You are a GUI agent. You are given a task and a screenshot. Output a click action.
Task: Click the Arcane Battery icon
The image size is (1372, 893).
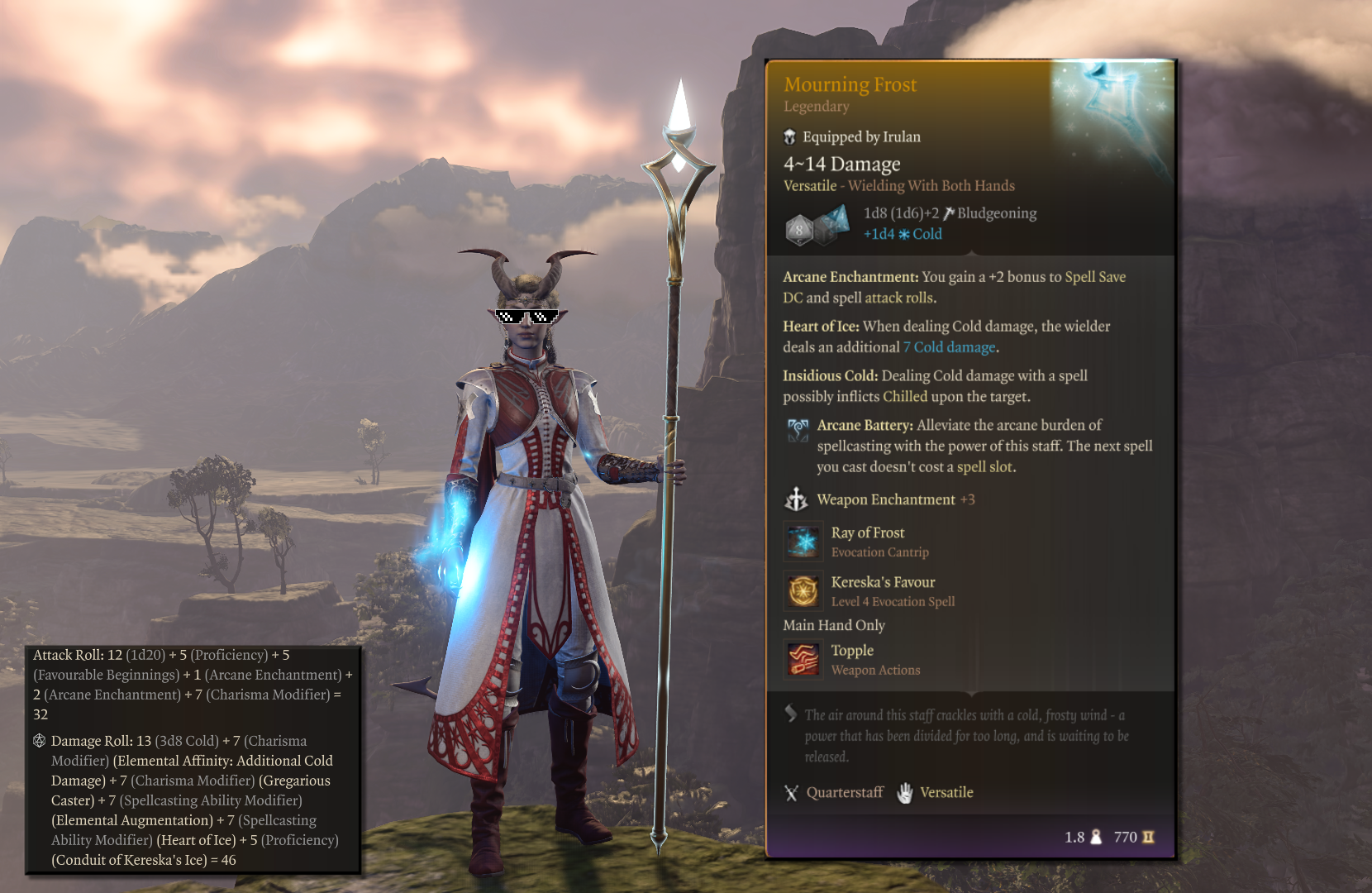[798, 430]
